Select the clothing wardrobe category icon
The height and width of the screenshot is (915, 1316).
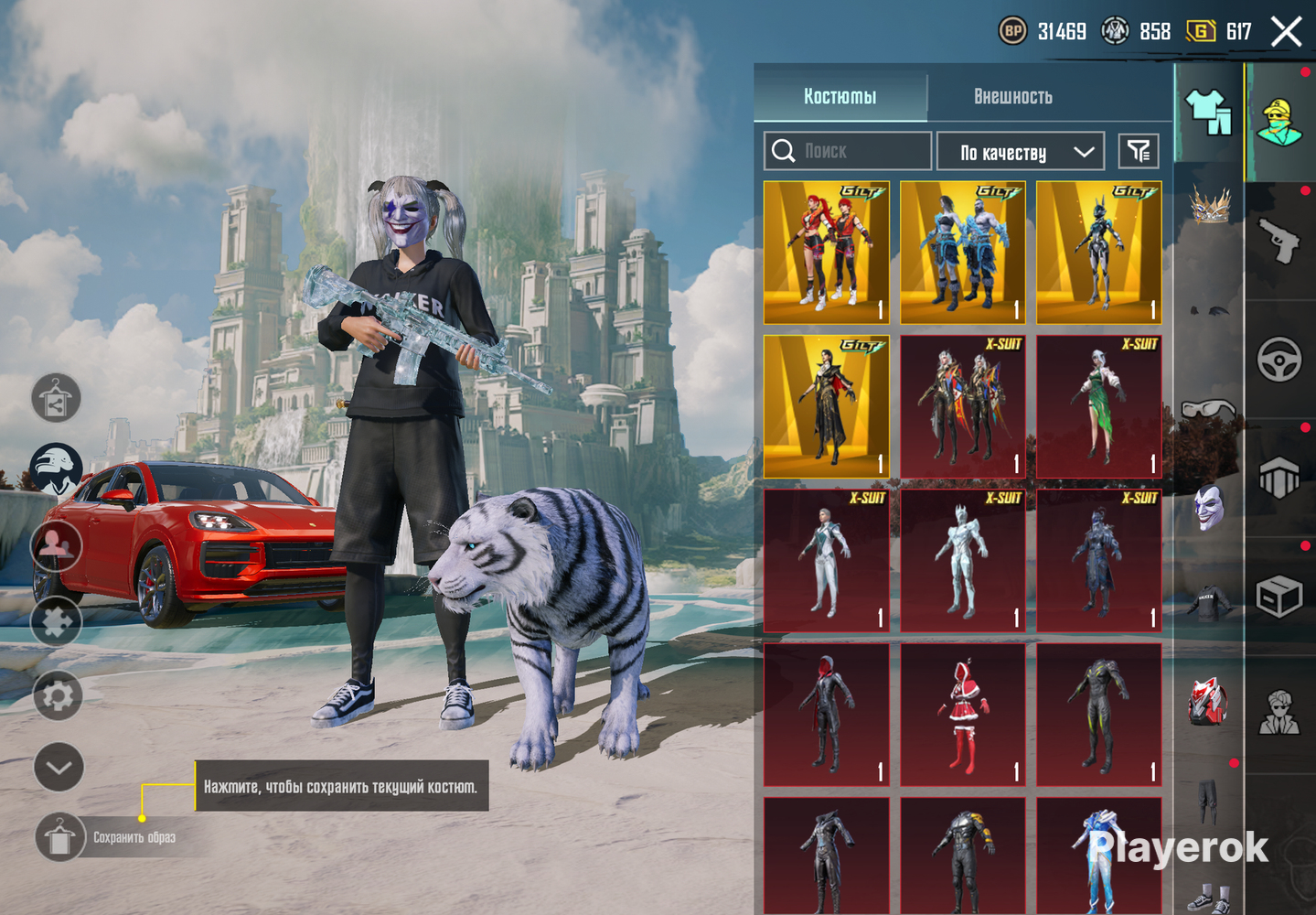click(1208, 113)
